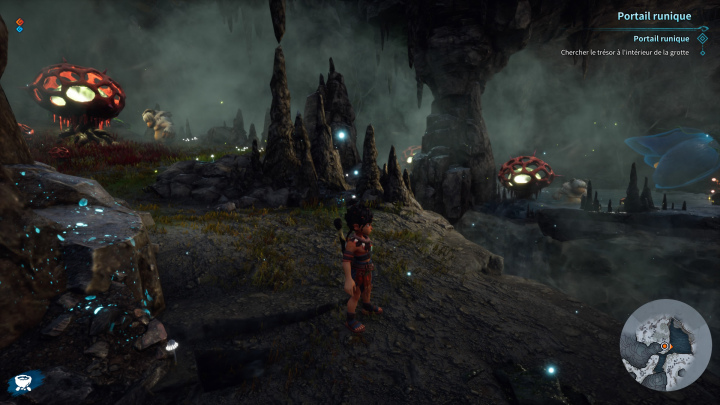Viewport: 720px width, 405px height.
Task: Click the orange player marker on minimap
Action: [x=663, y=346]
